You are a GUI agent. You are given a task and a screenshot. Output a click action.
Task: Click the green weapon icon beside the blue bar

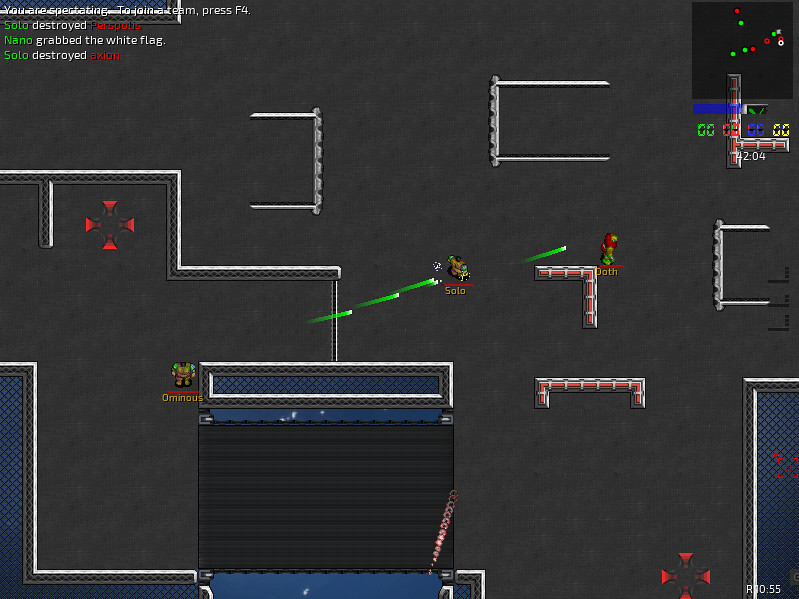(x=757, y=110)
